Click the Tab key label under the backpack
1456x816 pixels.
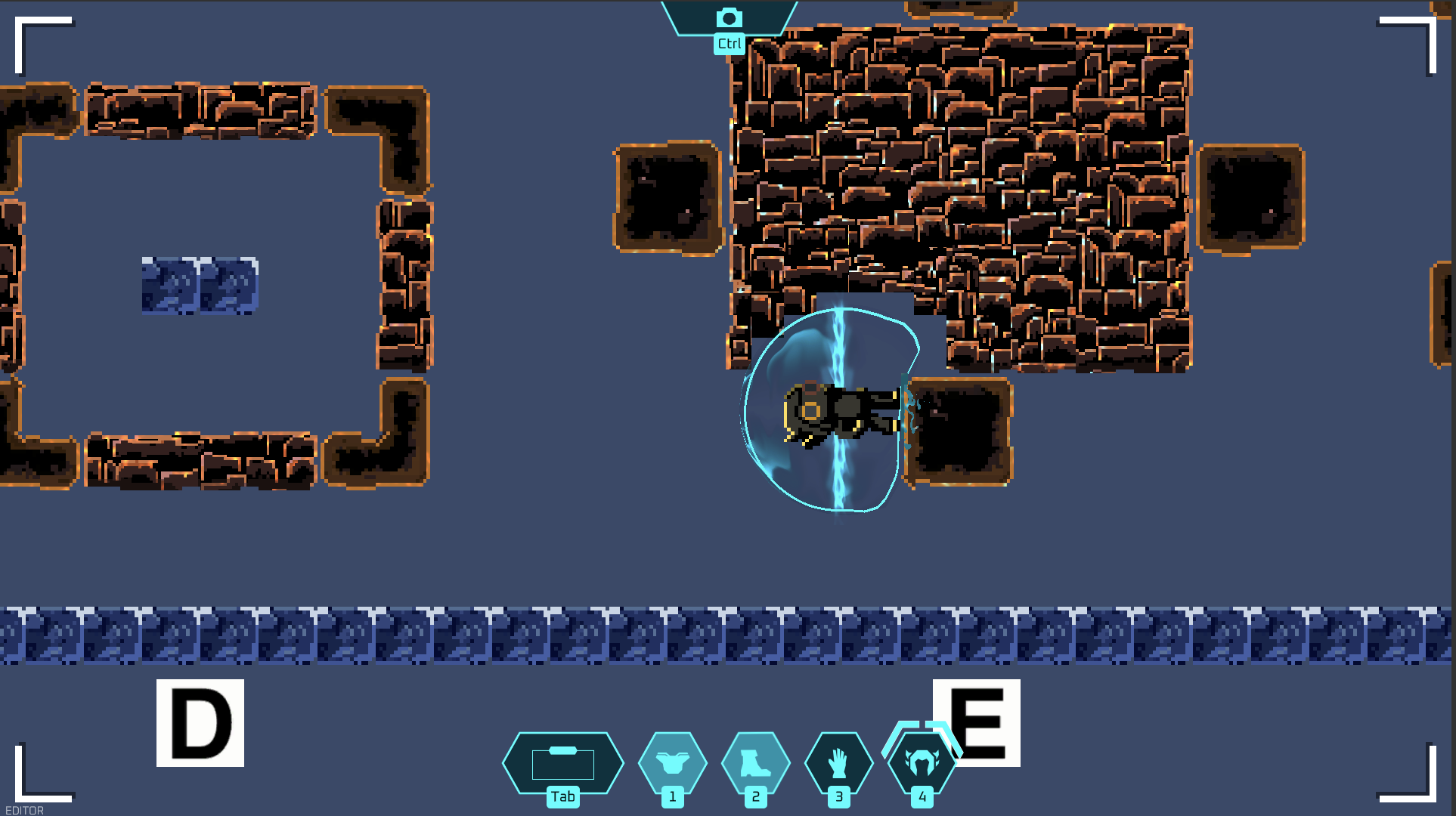coord(563,796)
